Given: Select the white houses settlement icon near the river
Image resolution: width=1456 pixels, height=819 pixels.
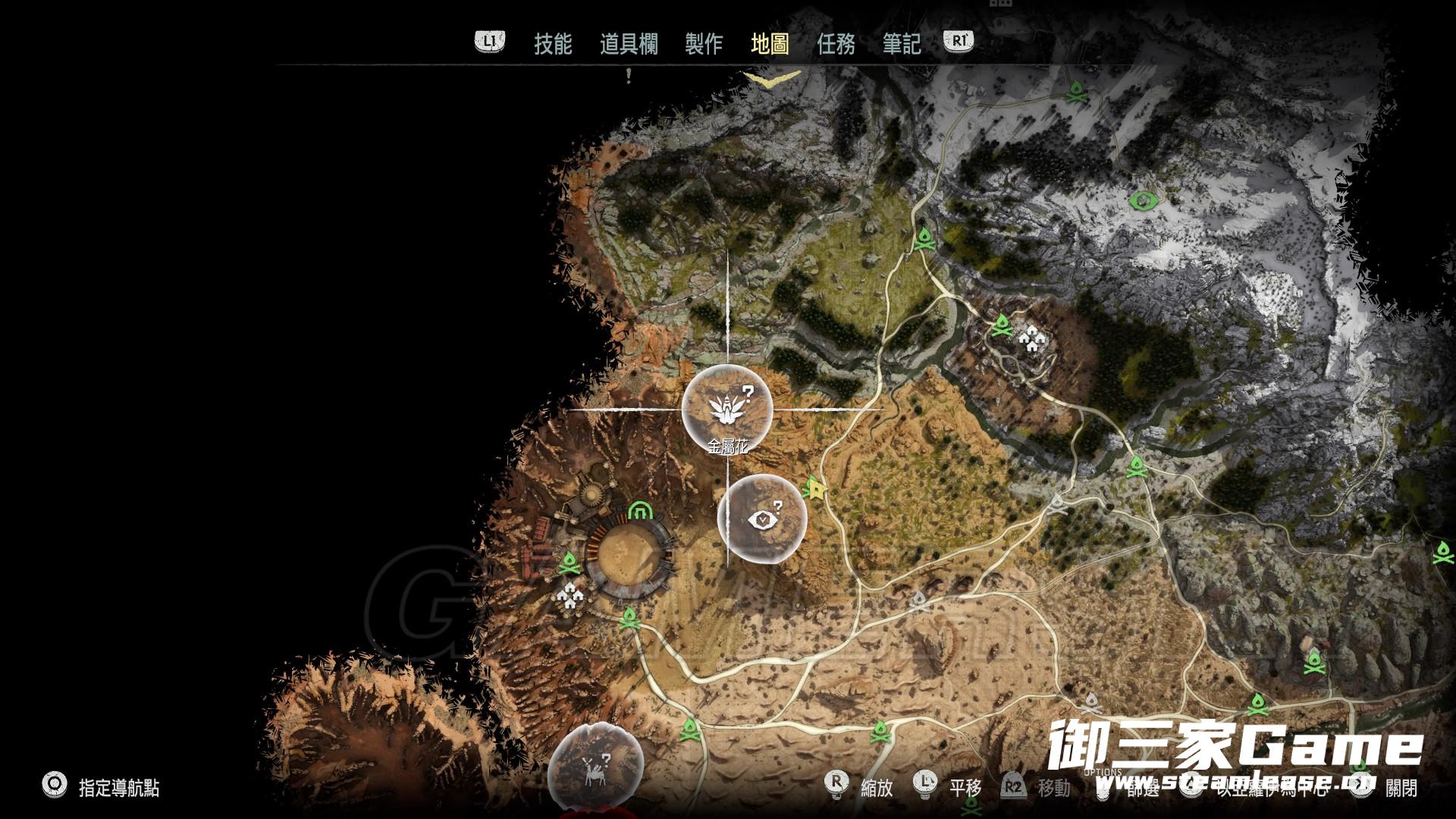Looking at the screenshot, I should click(x=1032, y=340).
